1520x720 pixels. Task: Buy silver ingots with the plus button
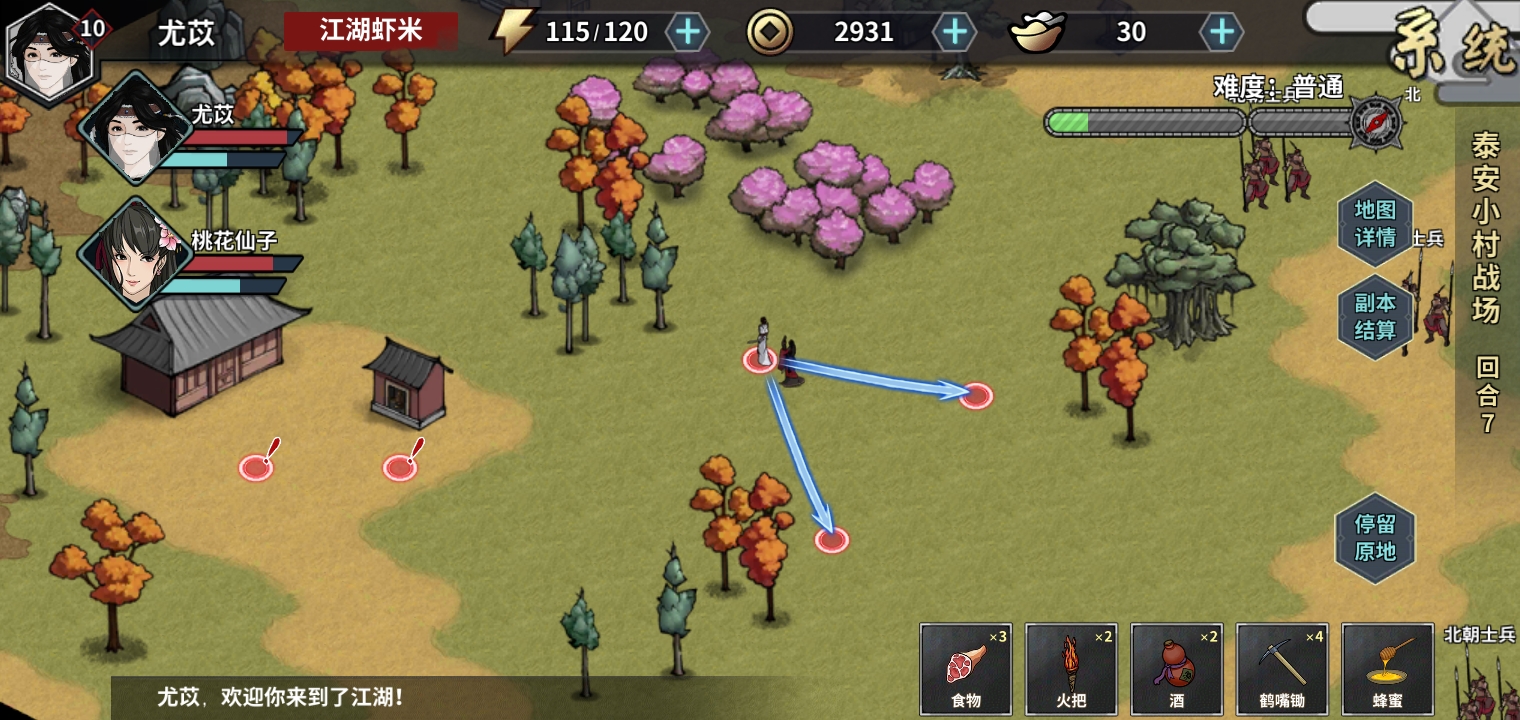(1221, 32)
